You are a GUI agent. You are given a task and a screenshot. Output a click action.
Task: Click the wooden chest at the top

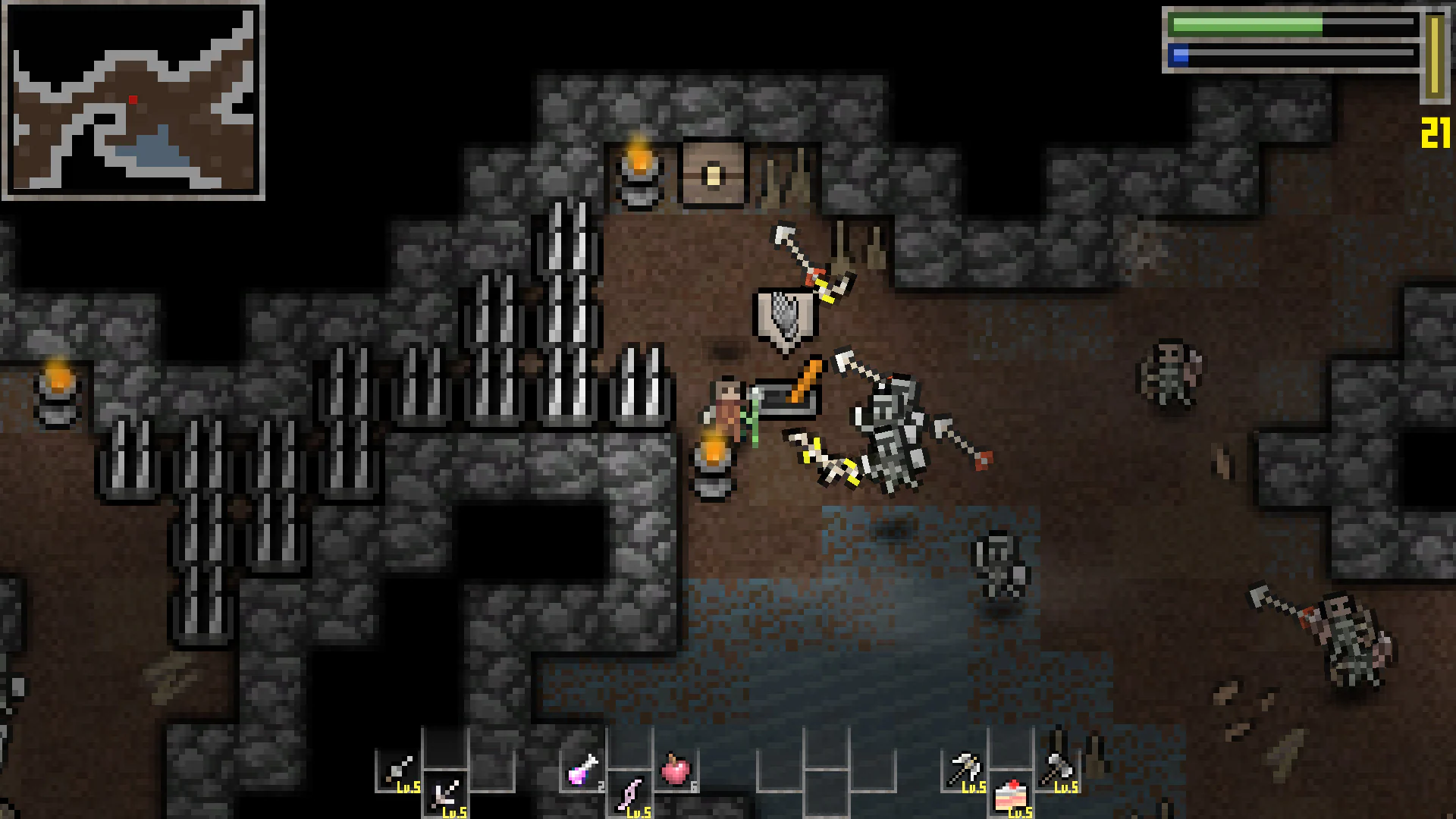pos(713,173)
